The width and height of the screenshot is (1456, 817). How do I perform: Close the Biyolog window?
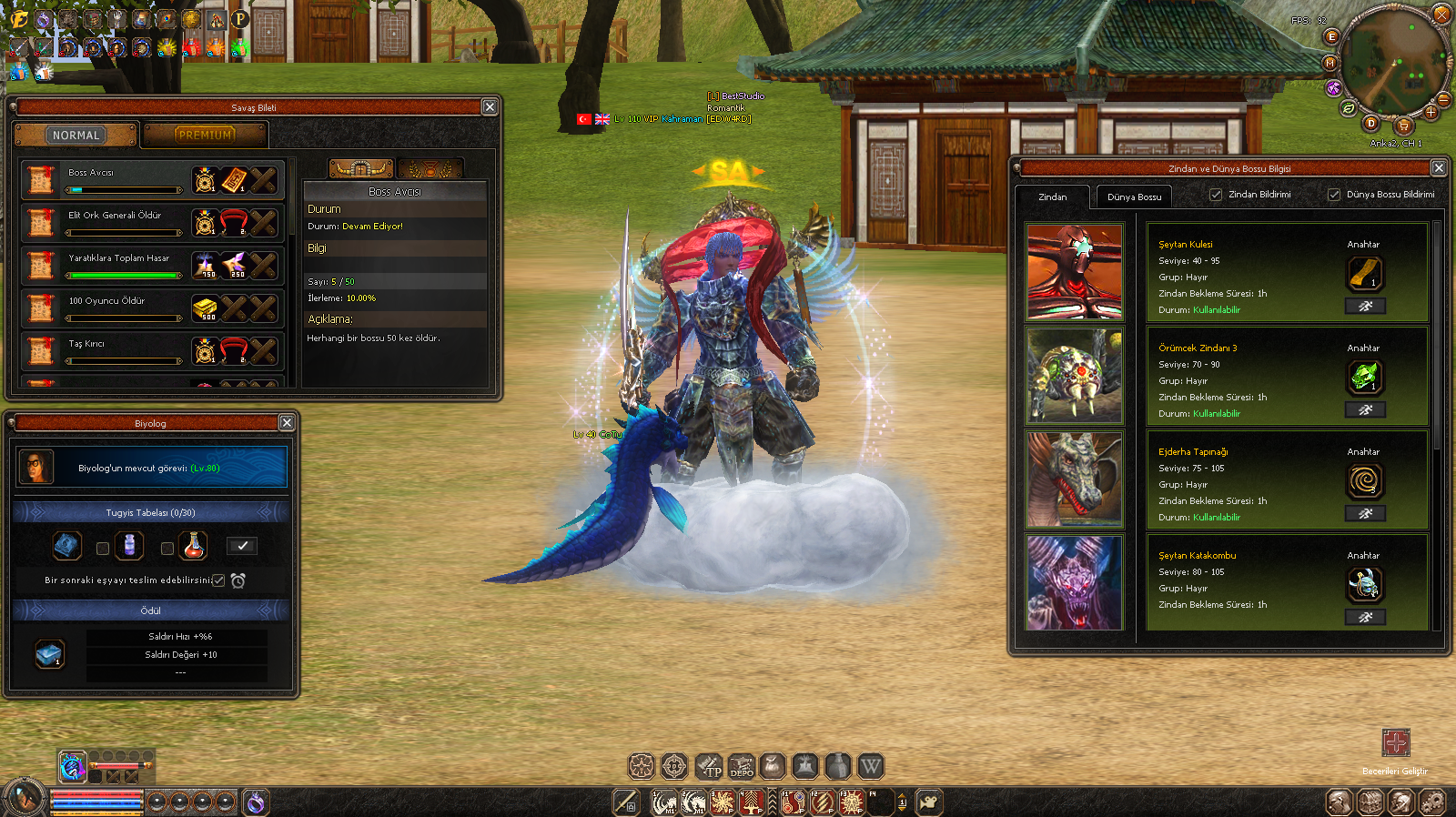click(x=287, y=423)
